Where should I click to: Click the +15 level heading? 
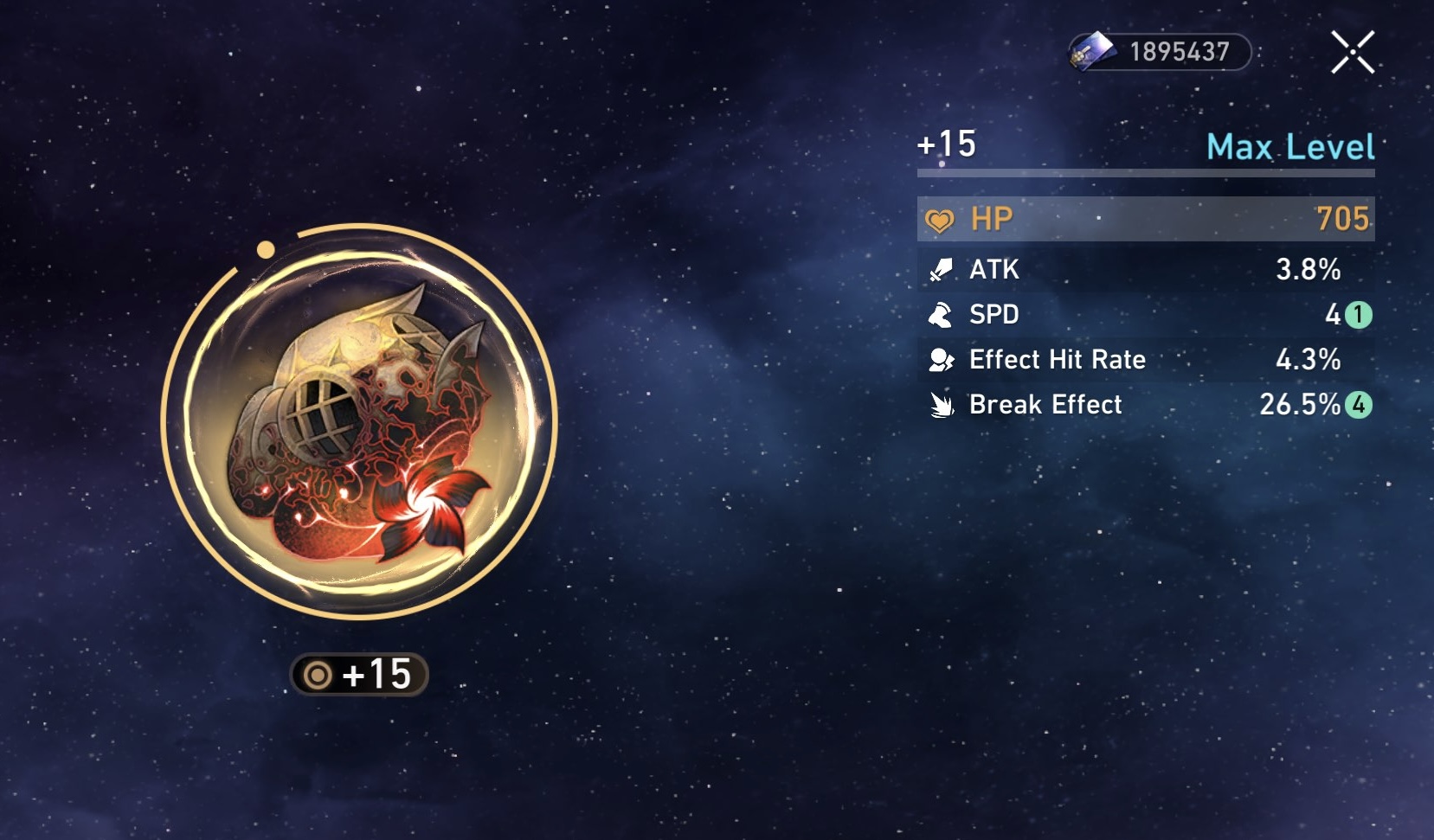(945, 145)
